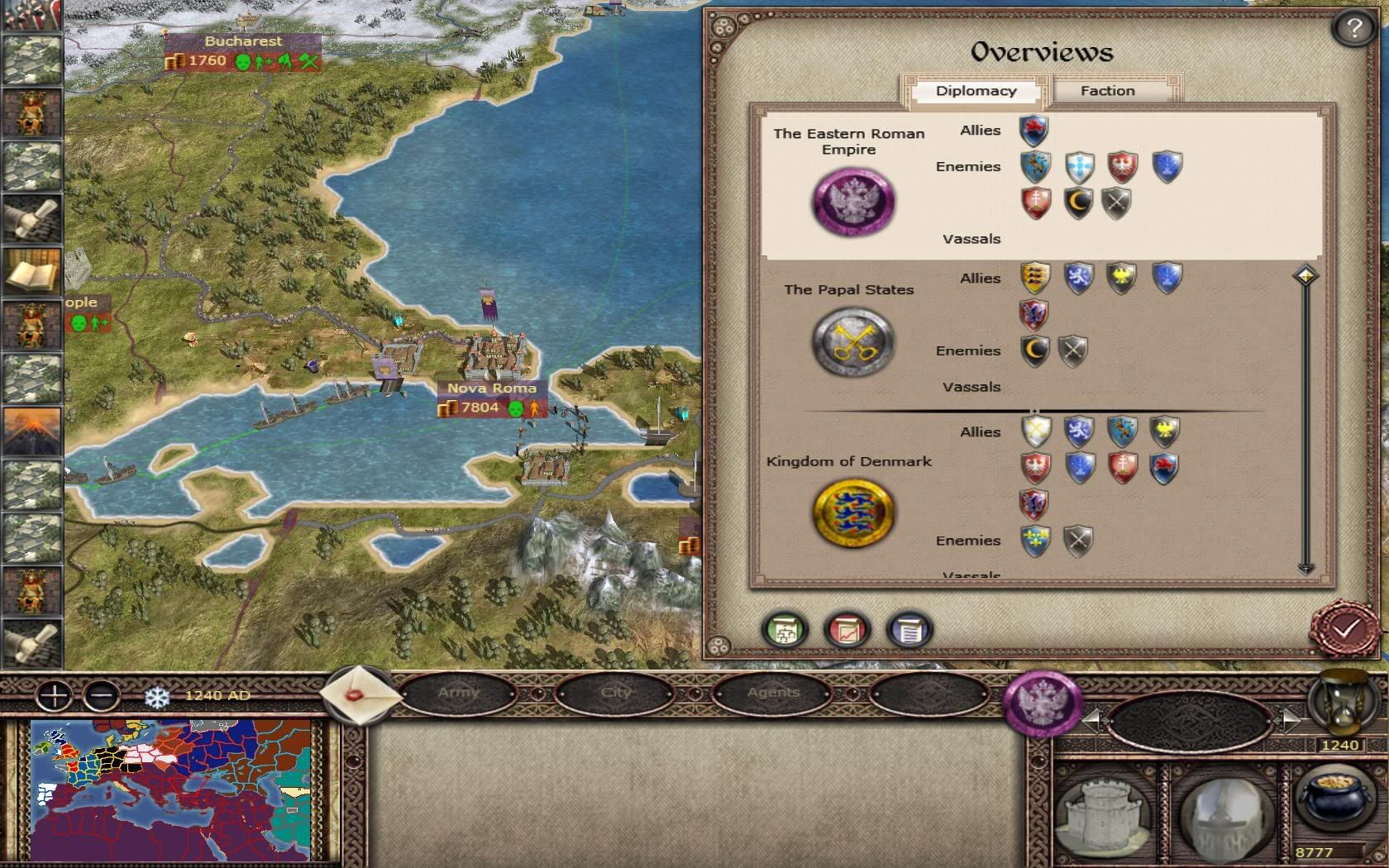Click the Eastern Roman Empire eagle emblem
Screen dimensions: 1389x868
[x=852, y=201]
